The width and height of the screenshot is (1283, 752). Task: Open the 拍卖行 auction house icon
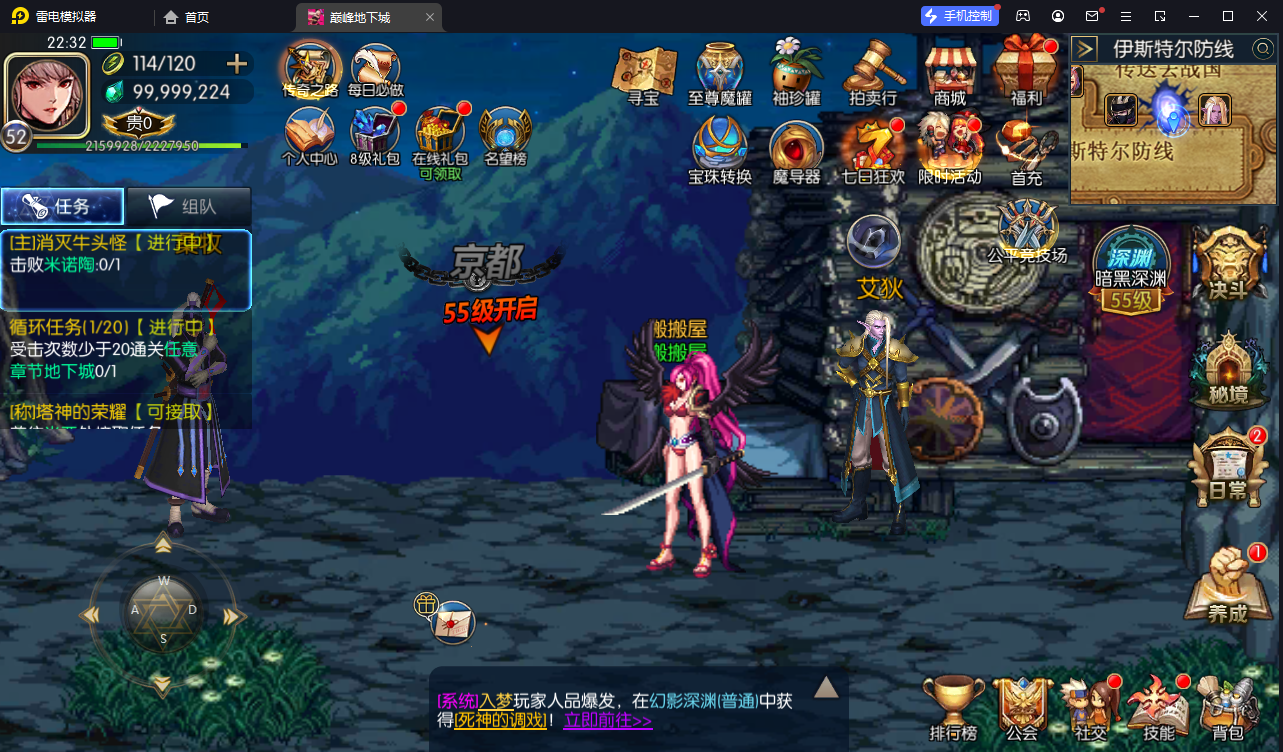874,70
